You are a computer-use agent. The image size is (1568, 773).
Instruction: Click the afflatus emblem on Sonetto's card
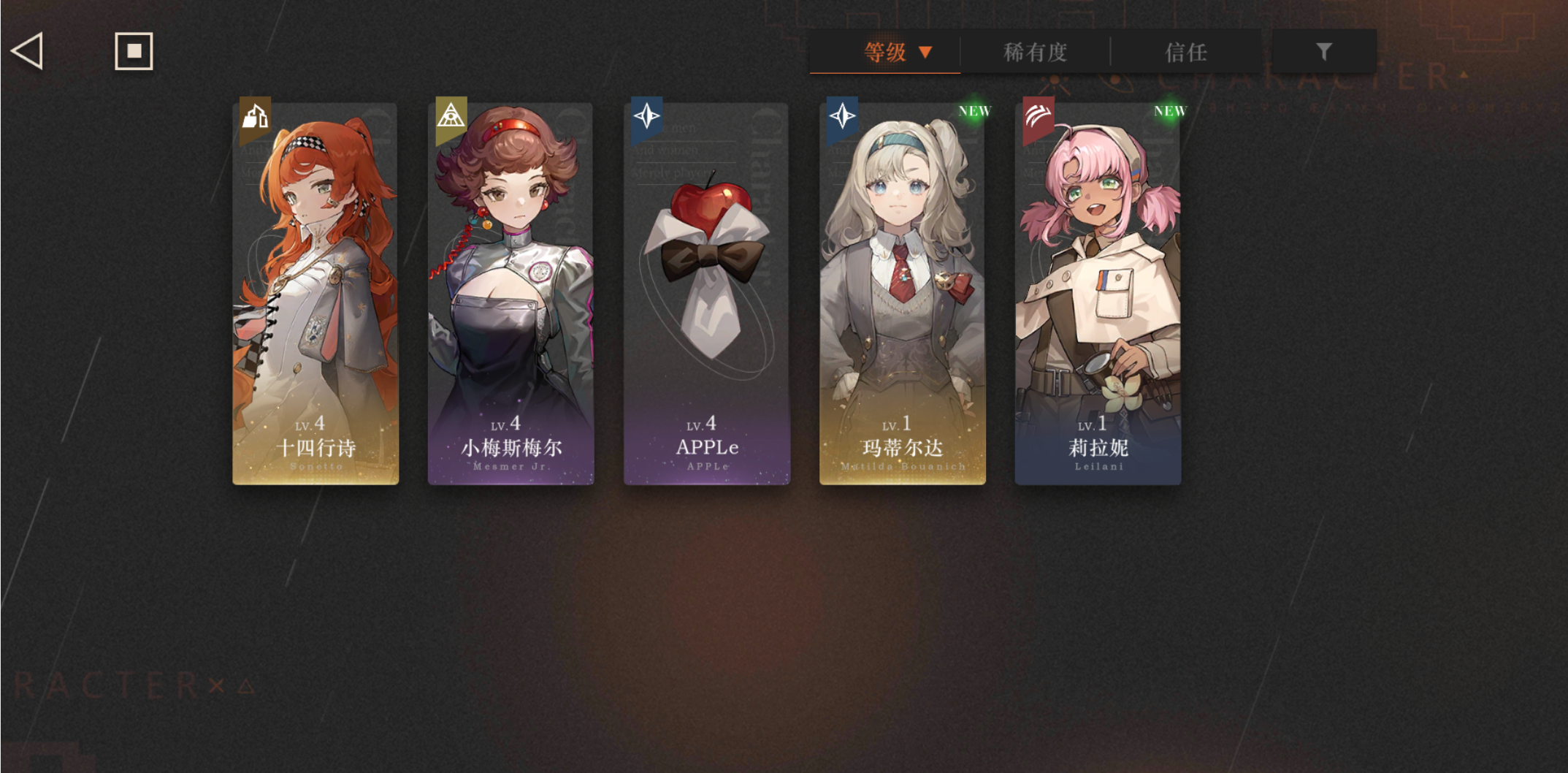256,115
